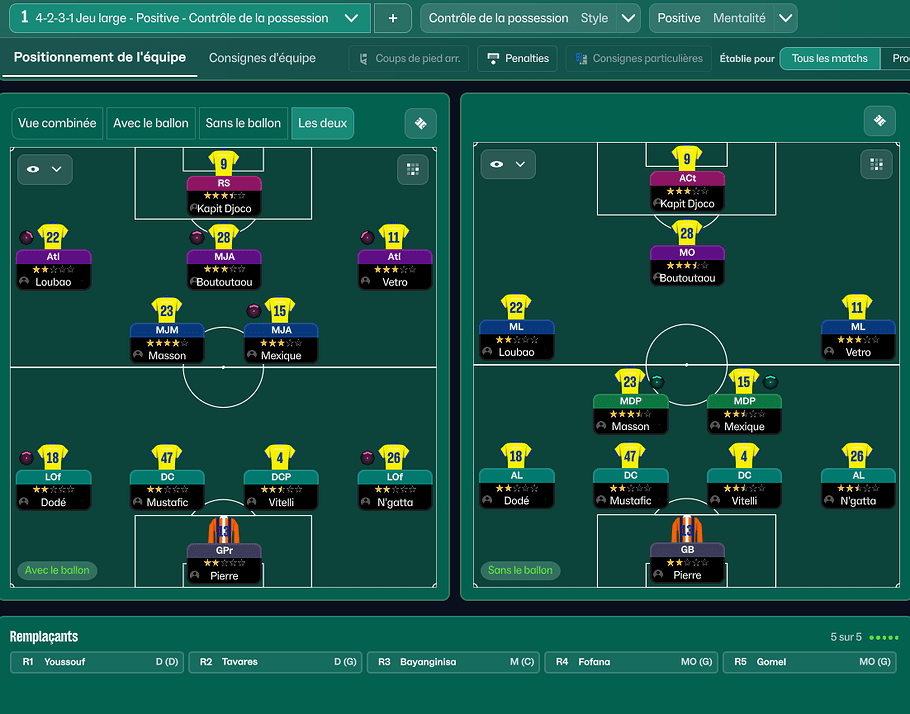Switch to Vue combinée view
The width and height of the screenshot is (910, 714).
(x=57, y=123)
